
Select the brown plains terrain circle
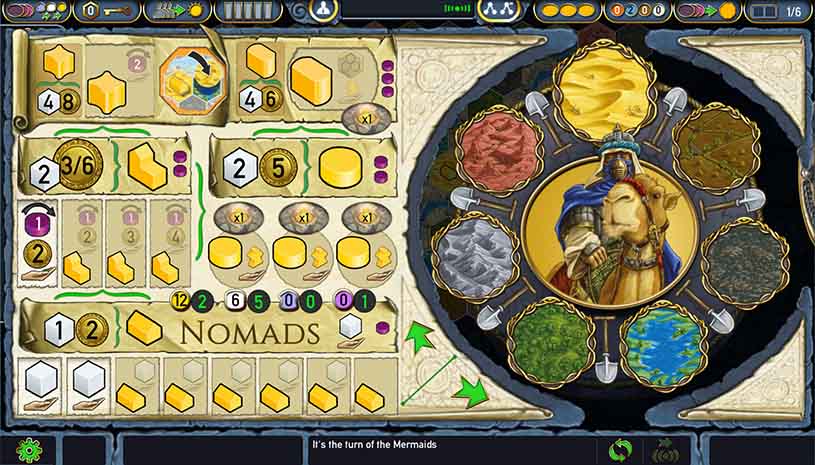tap(716, 148)
